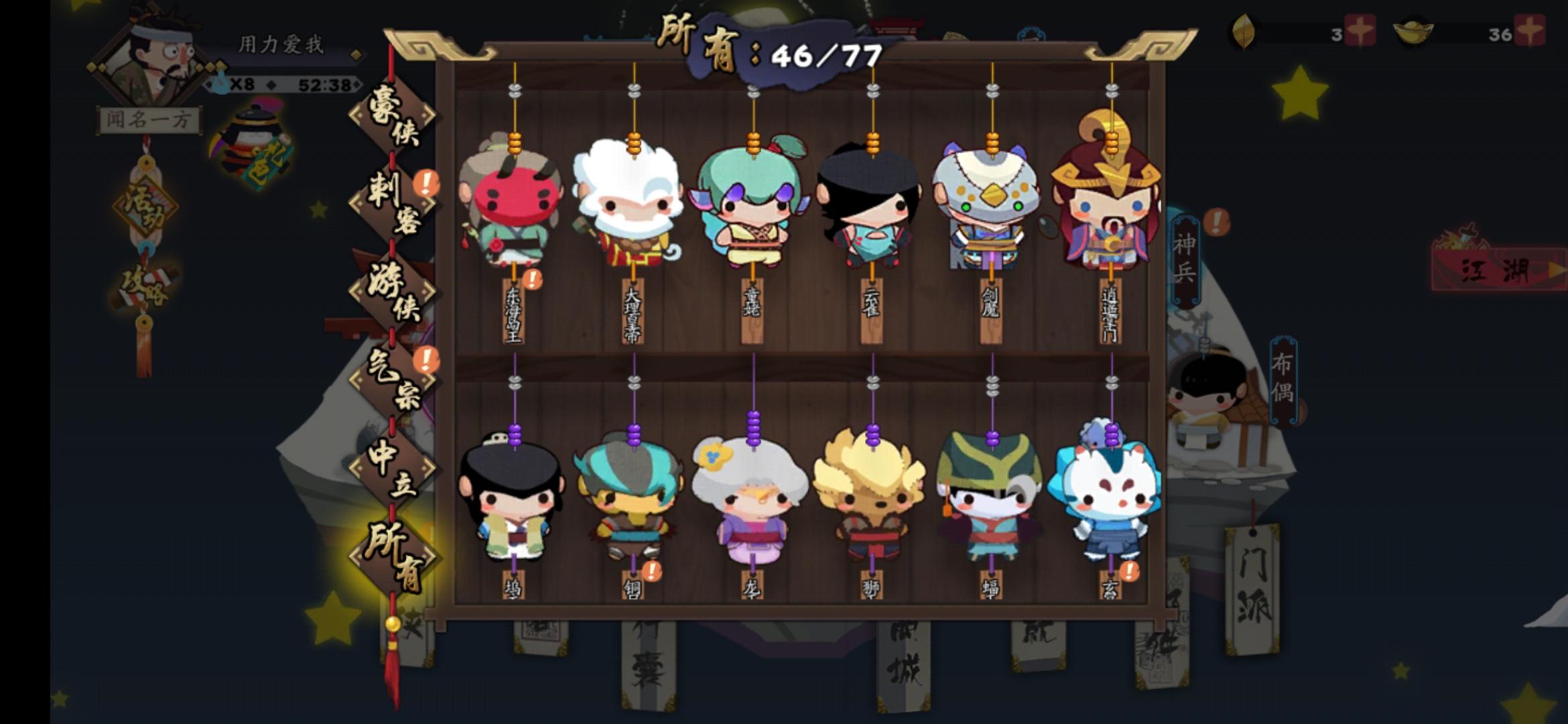The image size is (1568, 724).
Task: Select the 大理白帝 doll
Action: 632,201
